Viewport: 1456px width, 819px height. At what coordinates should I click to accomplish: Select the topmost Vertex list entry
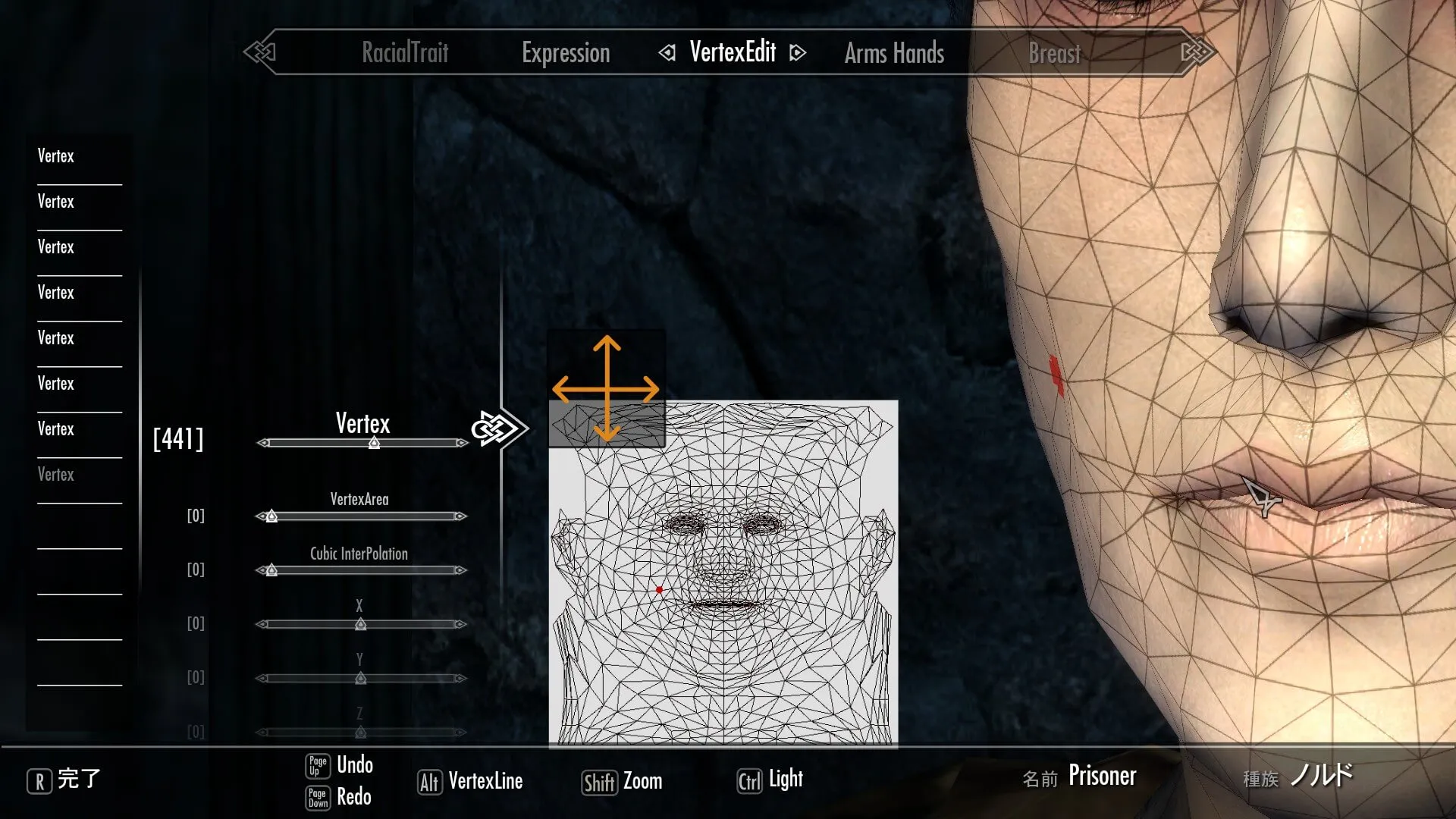click(x=56, y=156)
